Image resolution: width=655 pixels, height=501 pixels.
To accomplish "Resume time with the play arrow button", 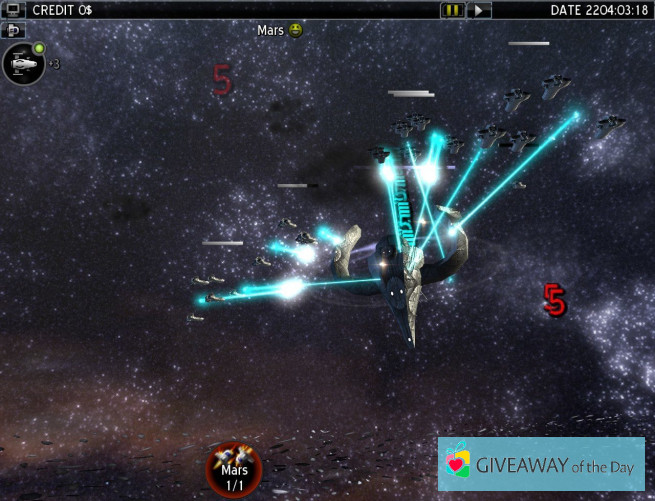I will click(481, 10).
